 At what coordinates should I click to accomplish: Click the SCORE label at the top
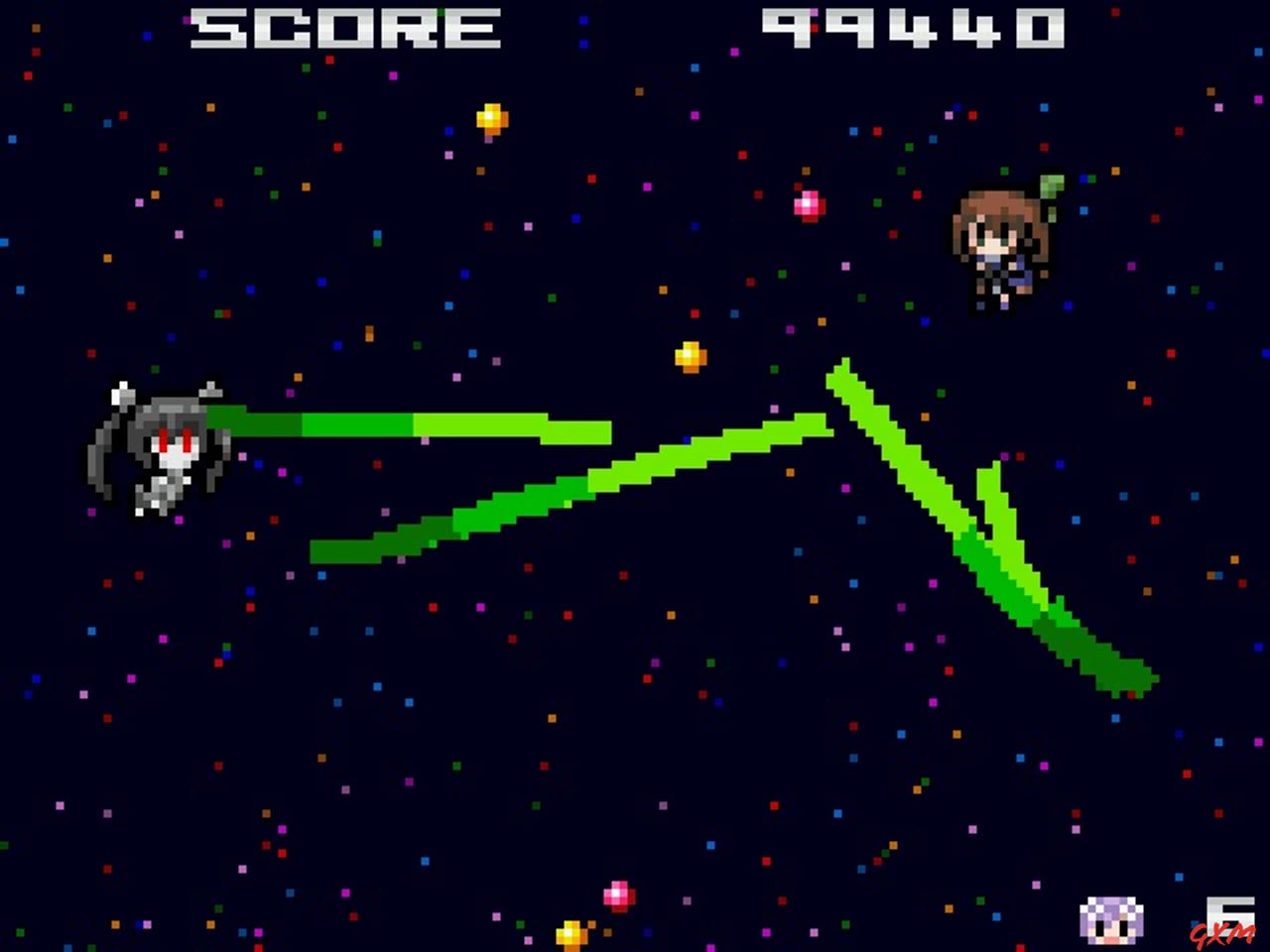point(345,29)
